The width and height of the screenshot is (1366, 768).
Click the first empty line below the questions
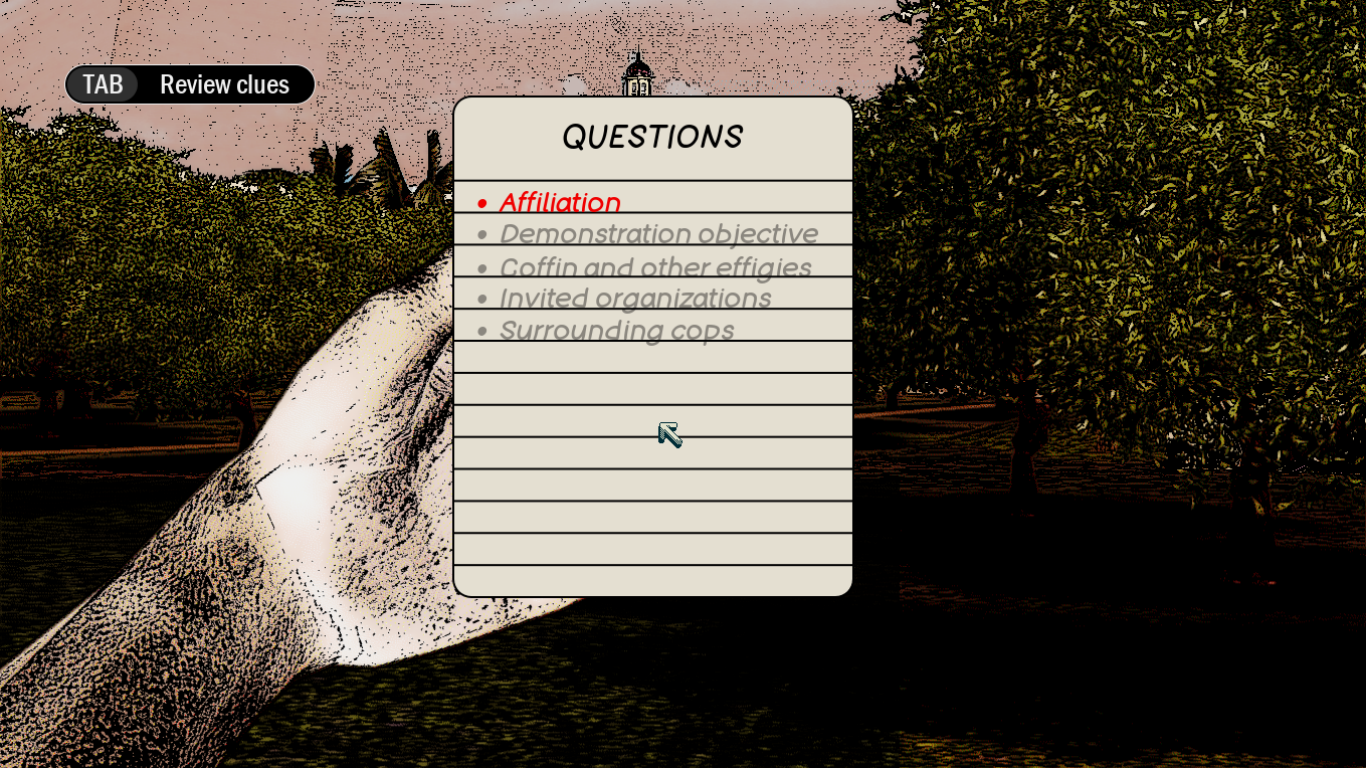[652, 358]
